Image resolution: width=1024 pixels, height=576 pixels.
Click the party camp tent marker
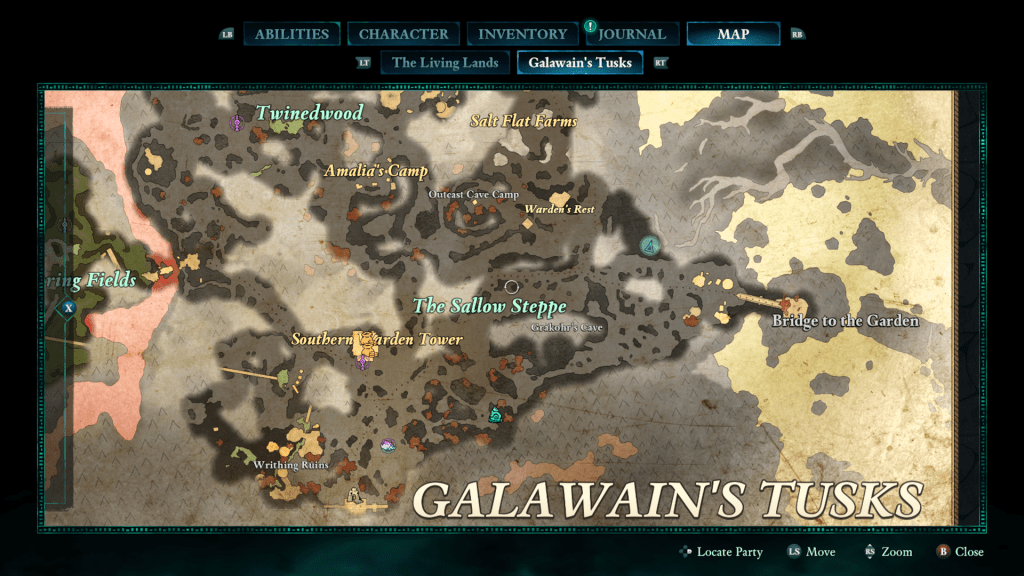[x=651, y=245]
